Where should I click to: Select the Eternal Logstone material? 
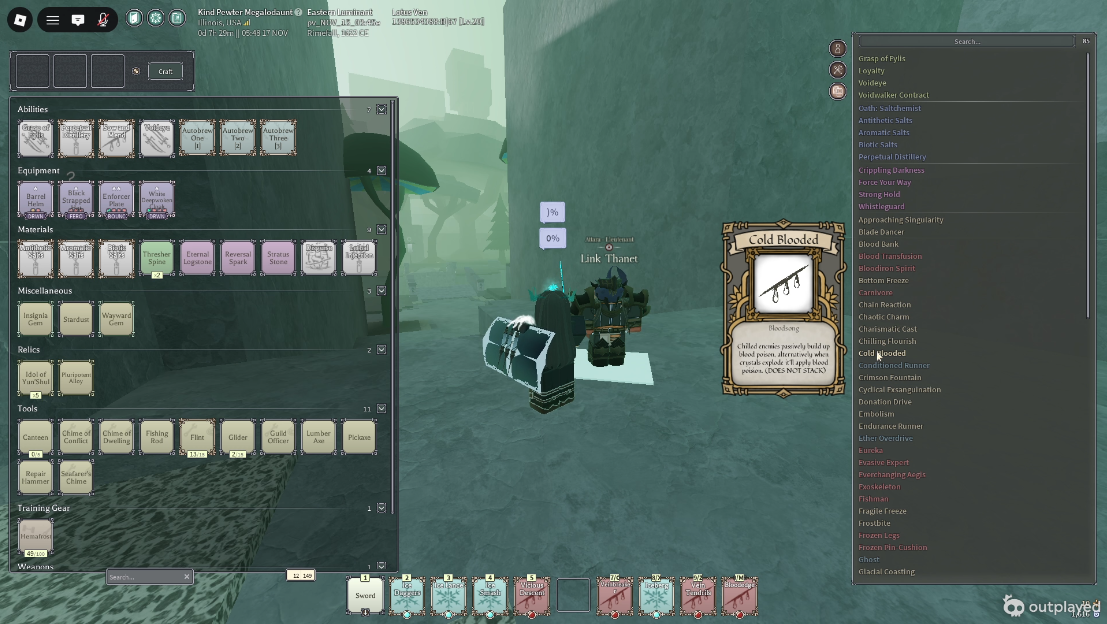197,258
